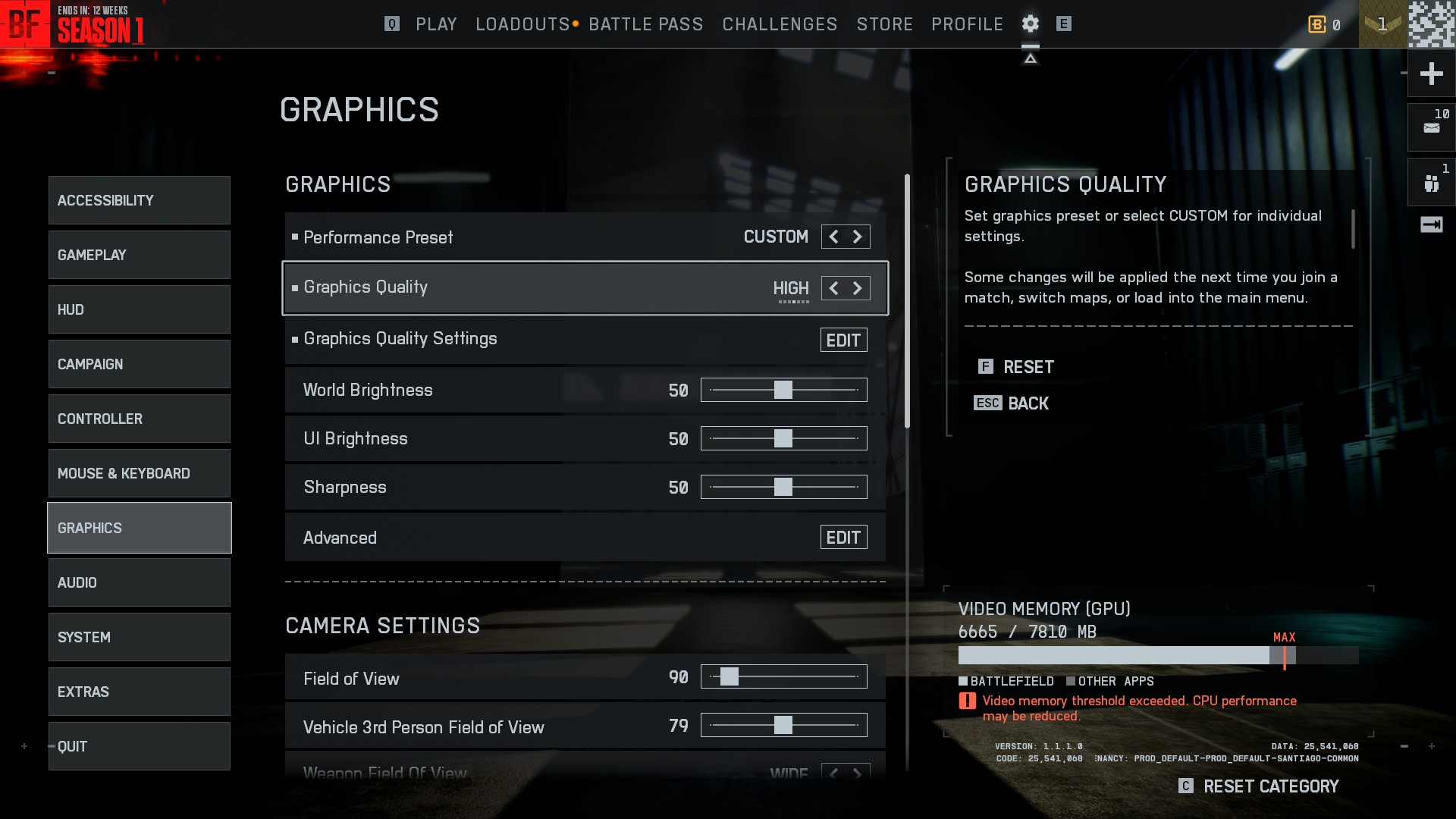
Task: Open the Battle Pass tab
Action: [x=646, y=24]
